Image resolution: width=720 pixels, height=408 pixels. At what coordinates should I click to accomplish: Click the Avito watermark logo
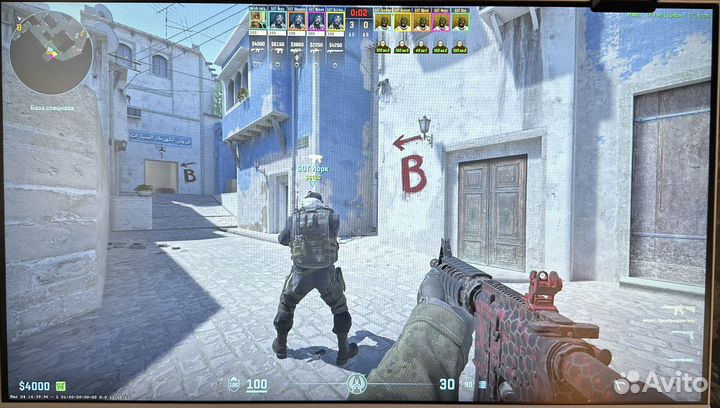point(660,380)
